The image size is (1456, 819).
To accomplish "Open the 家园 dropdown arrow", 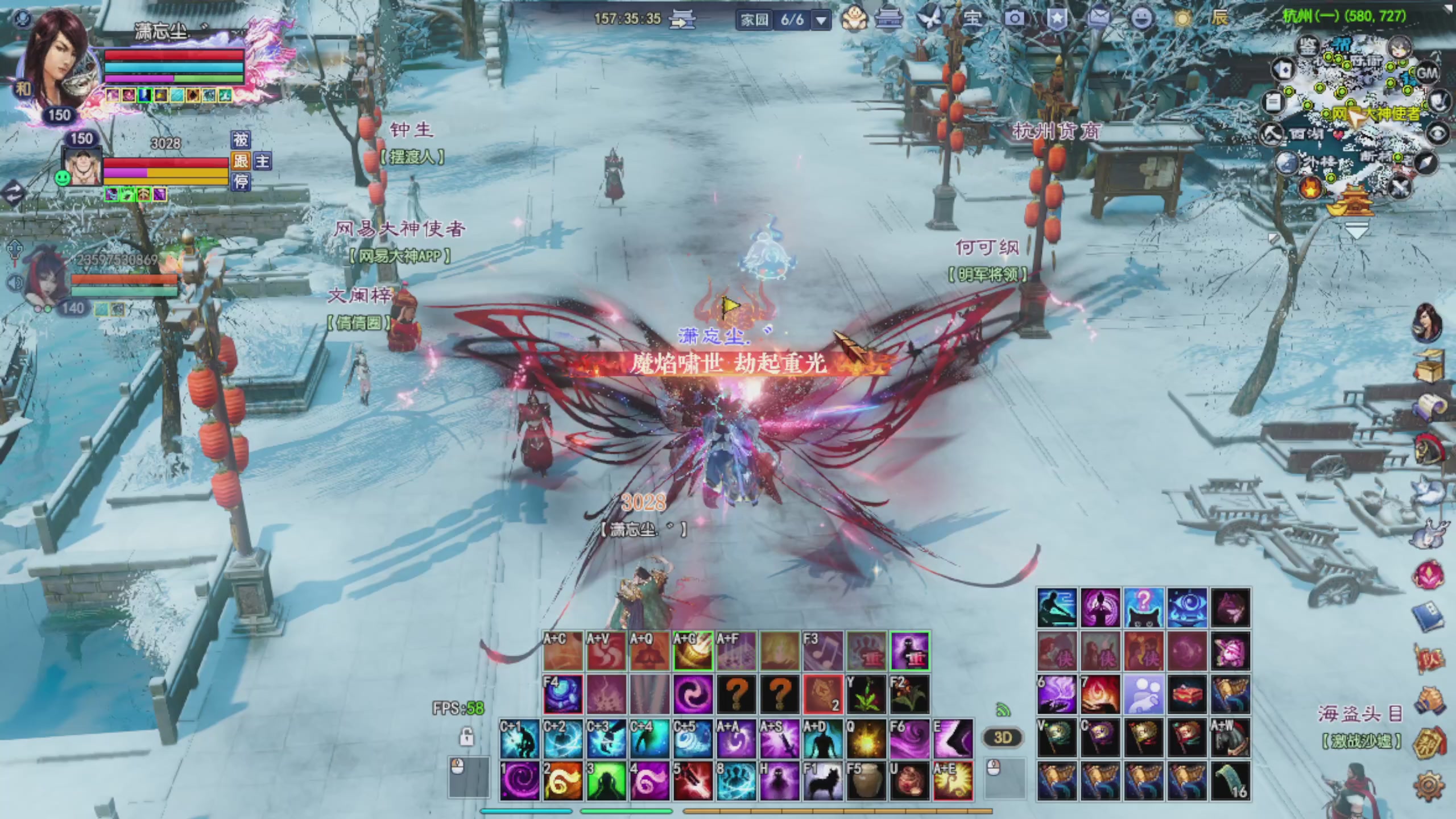I will 821,20.
